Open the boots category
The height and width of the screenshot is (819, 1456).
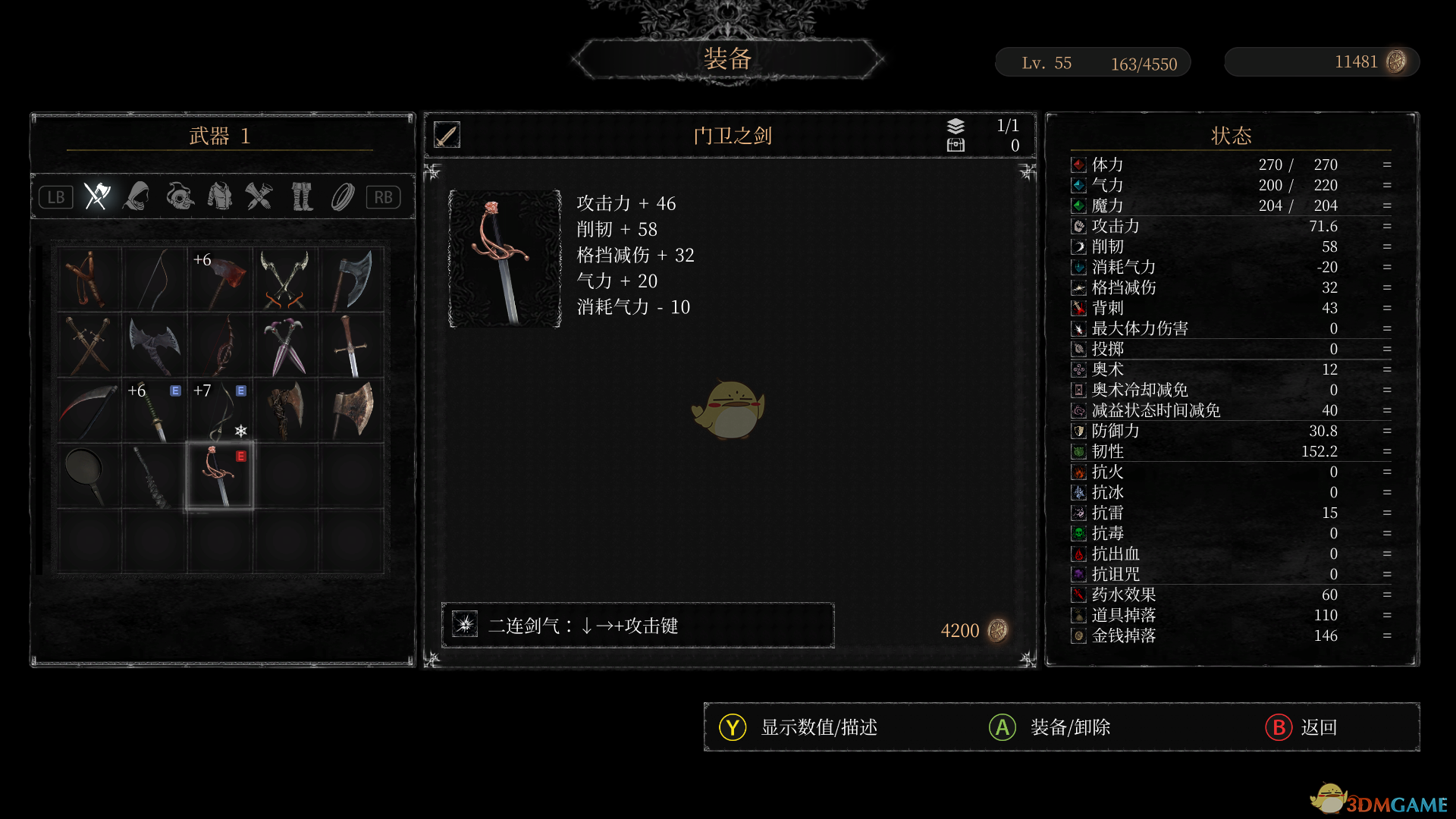click(302, 196)
